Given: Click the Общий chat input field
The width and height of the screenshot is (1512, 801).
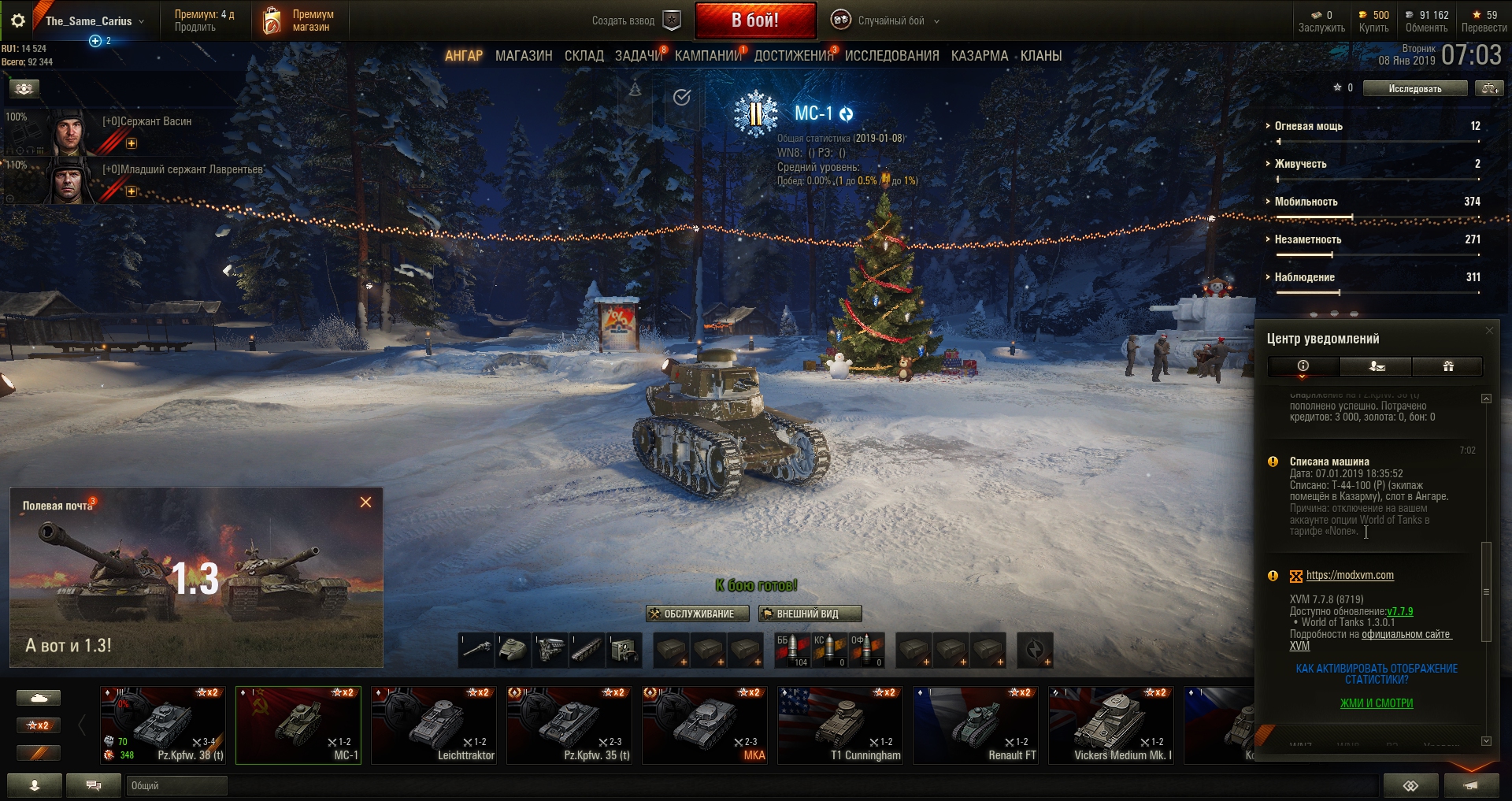Looking at the screenshot, I should [176, 785].
